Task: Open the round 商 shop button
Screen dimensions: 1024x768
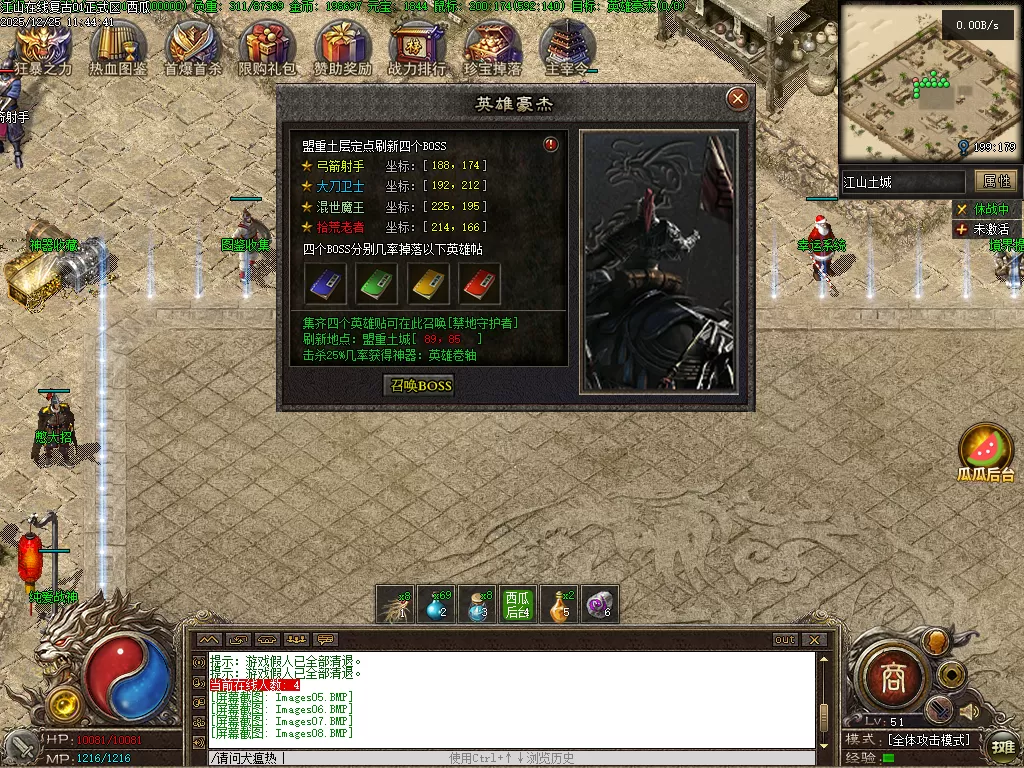Action: tap(893, 679)
